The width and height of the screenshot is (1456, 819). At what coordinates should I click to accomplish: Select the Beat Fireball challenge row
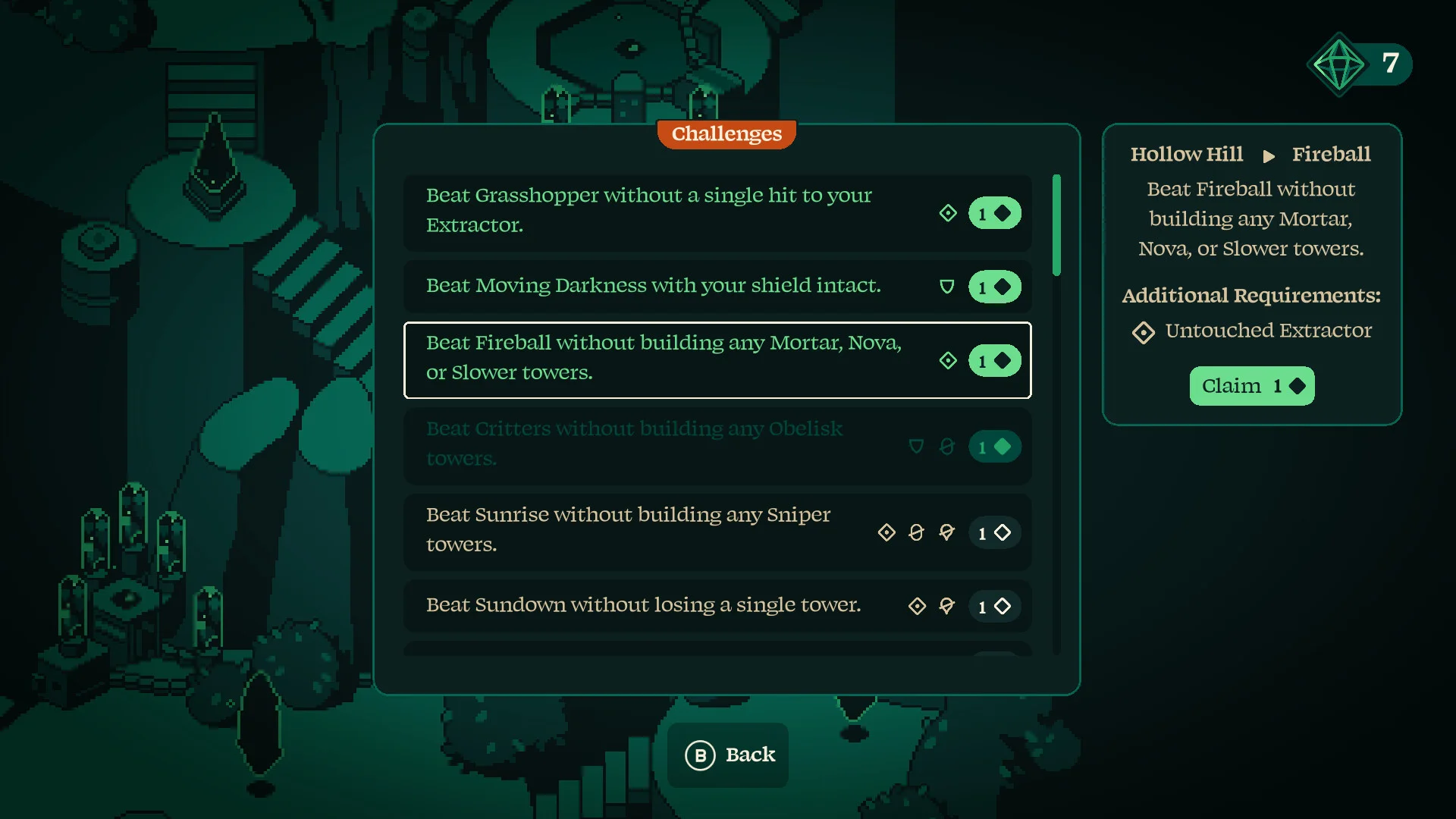[x=717, y=359]
